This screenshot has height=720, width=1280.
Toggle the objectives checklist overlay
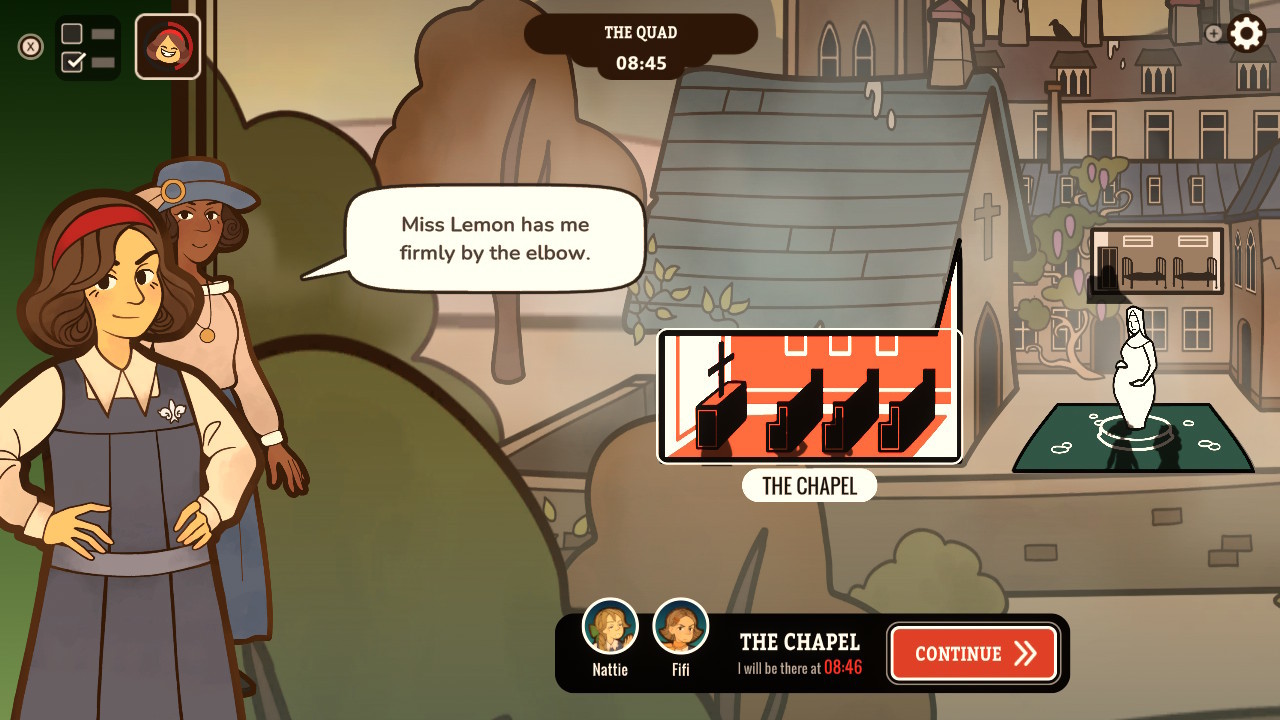(88, 45)
